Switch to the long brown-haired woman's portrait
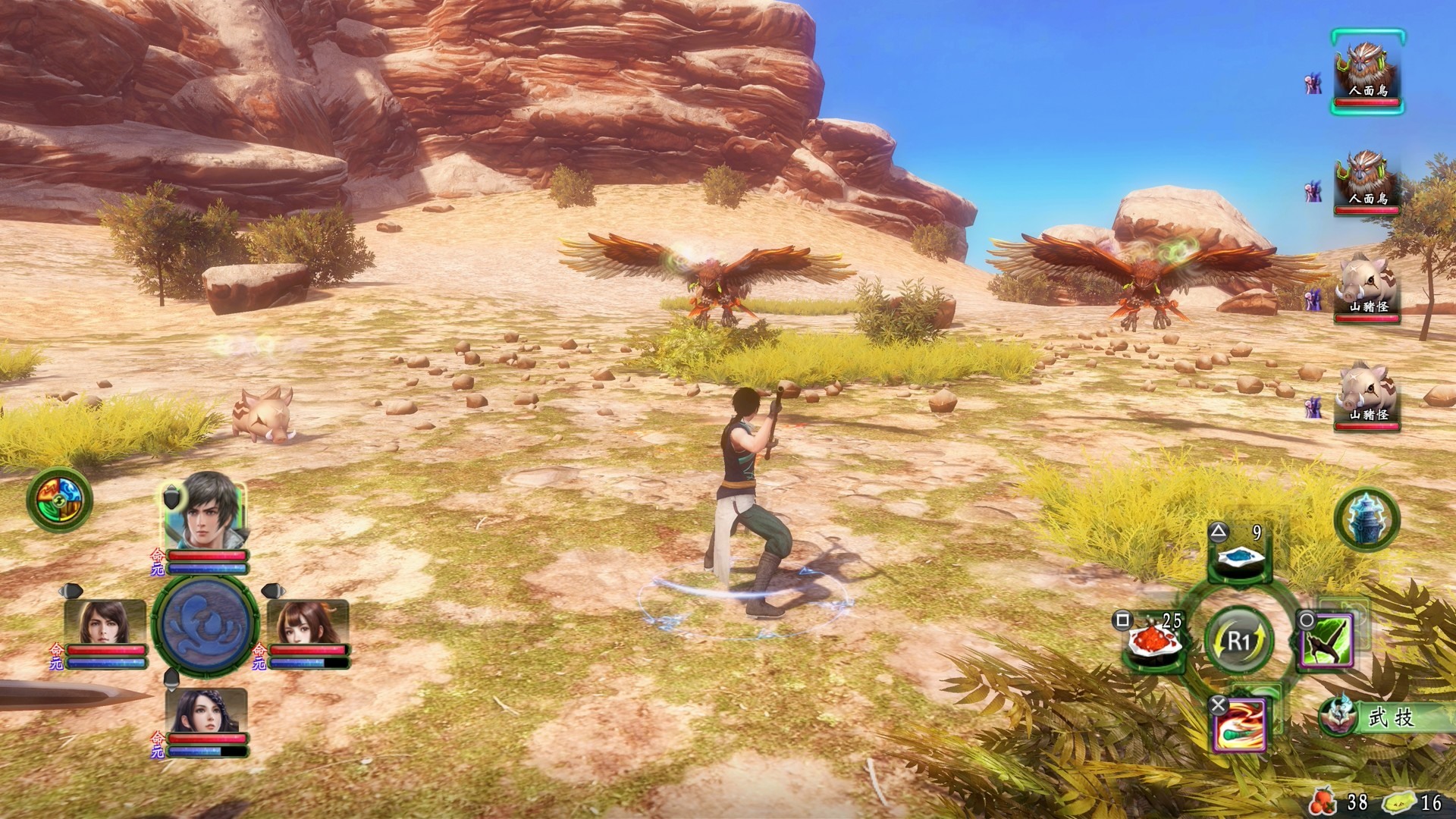This screenshot has height=819, width=1456. tap(105, 622)
